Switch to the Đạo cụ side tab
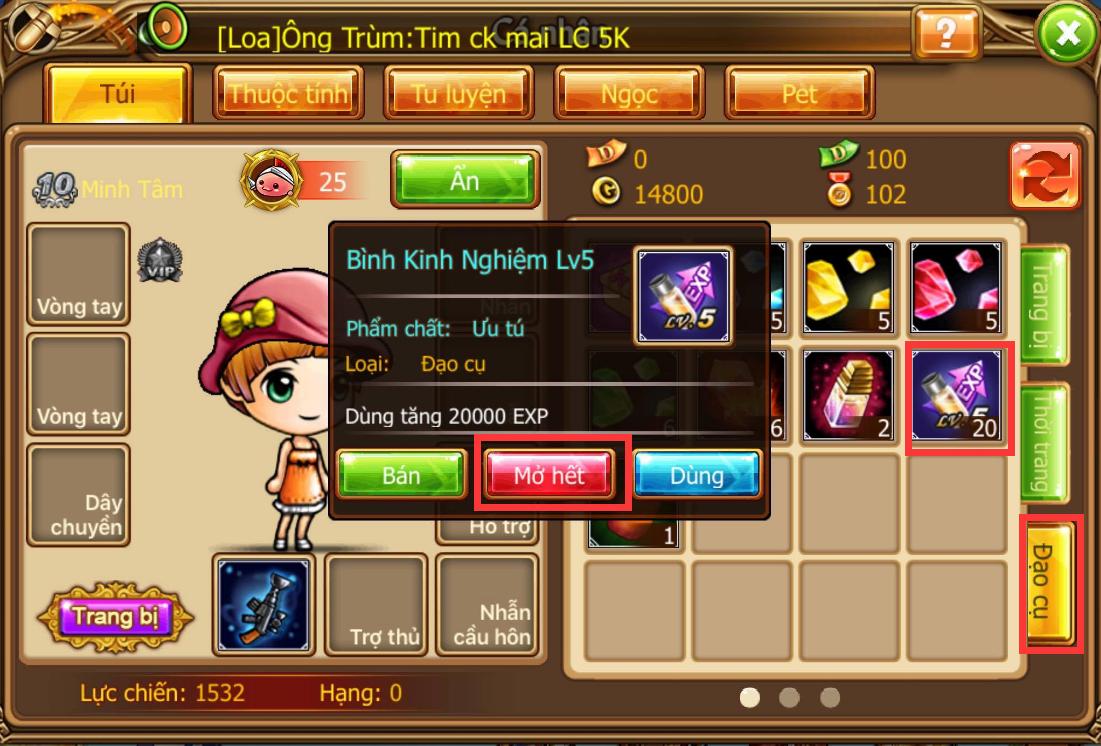 click(1048, 582)
